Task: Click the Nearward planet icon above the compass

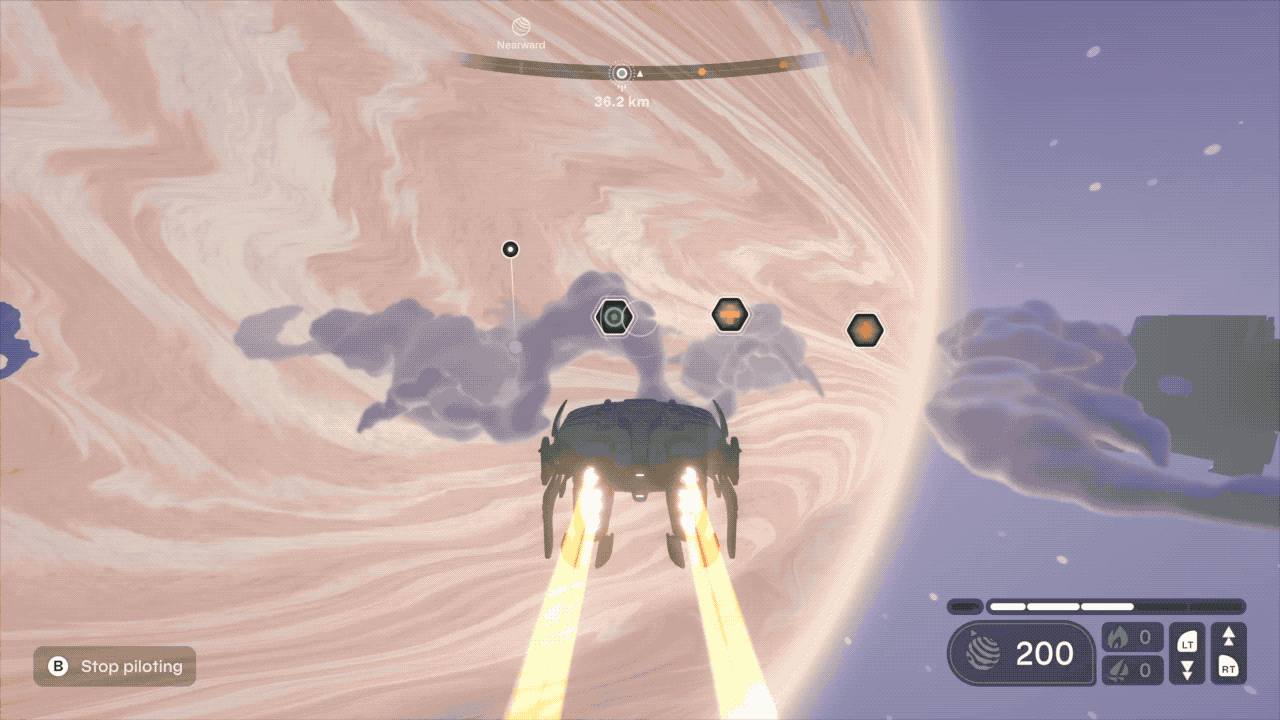Action: click(521, 25)
